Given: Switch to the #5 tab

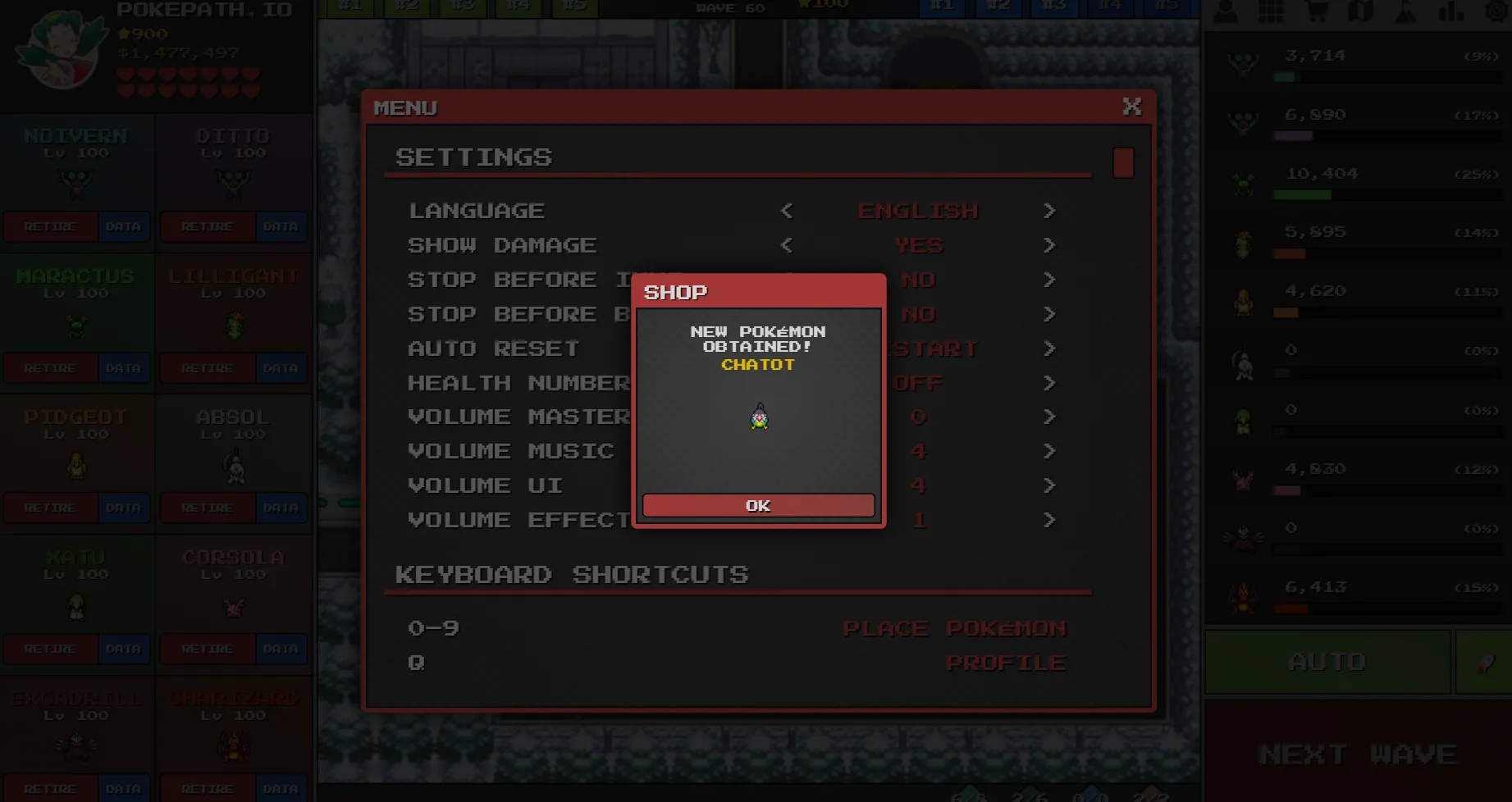Looking at the screenshot, I should pos(1165,7).
